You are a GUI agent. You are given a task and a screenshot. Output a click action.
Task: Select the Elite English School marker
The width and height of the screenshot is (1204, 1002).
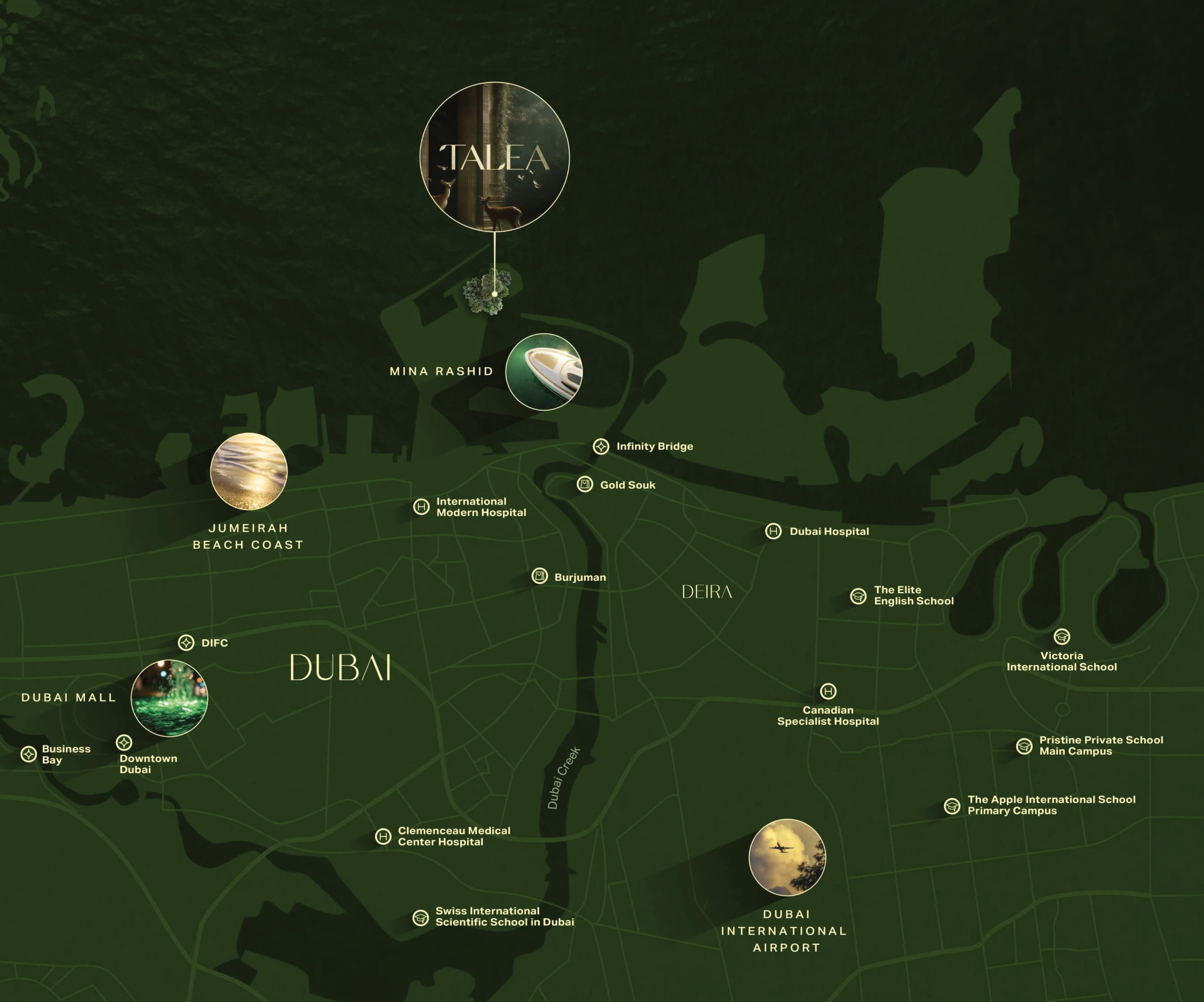pos(858,596)
